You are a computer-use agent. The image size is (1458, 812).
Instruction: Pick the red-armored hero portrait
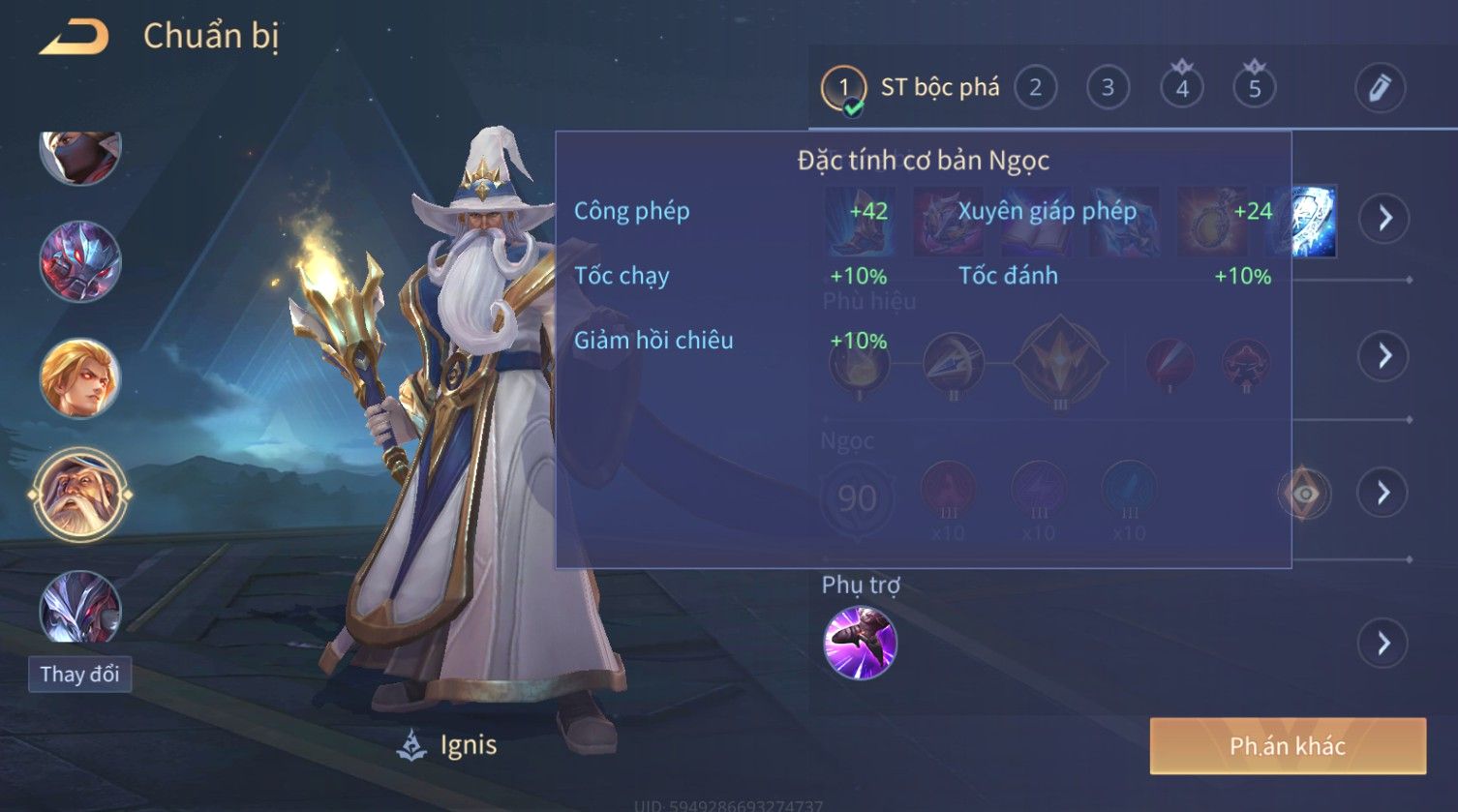pos(80,261)
